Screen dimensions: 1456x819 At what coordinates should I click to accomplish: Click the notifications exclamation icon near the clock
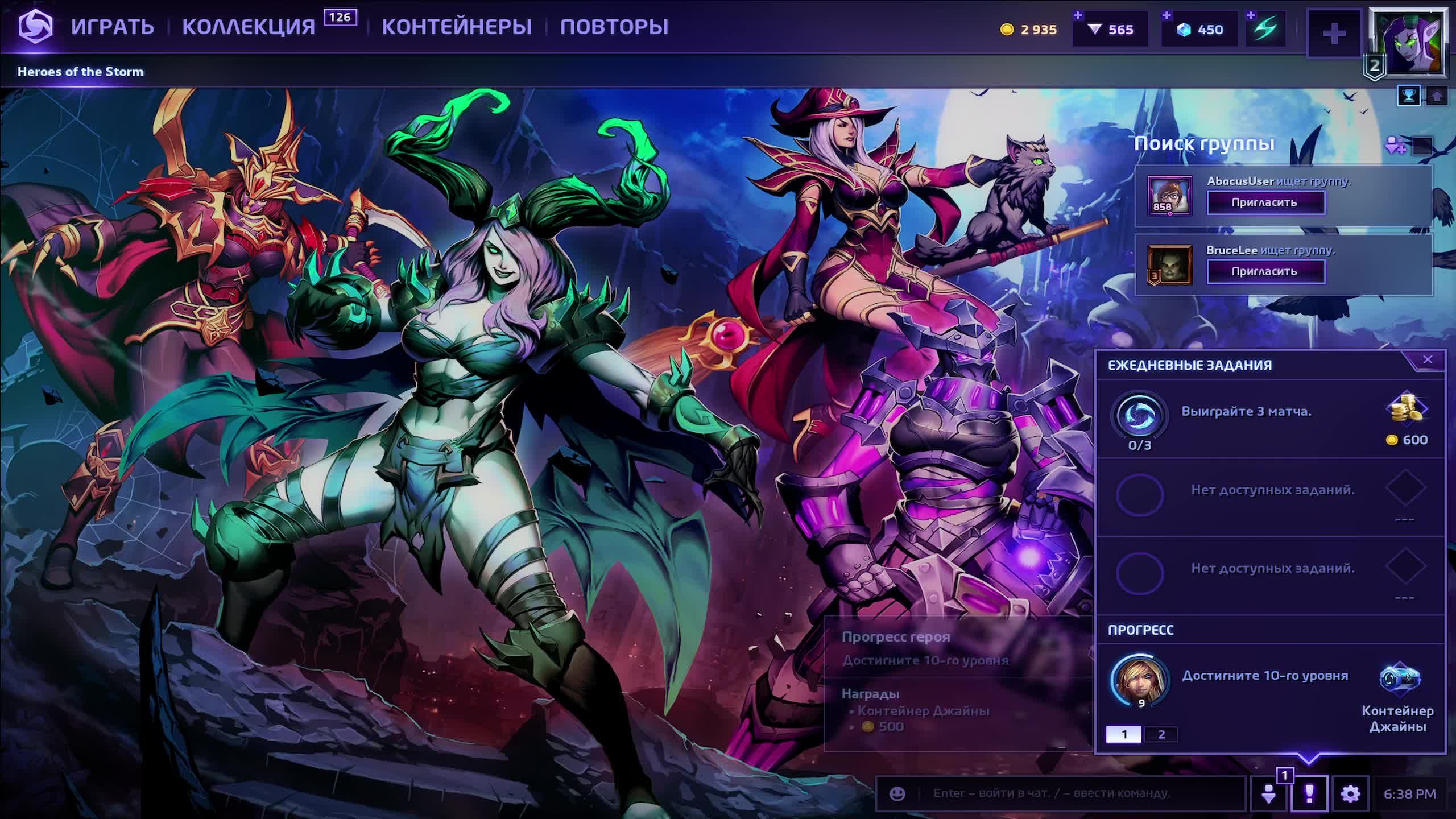point(1310,793)
